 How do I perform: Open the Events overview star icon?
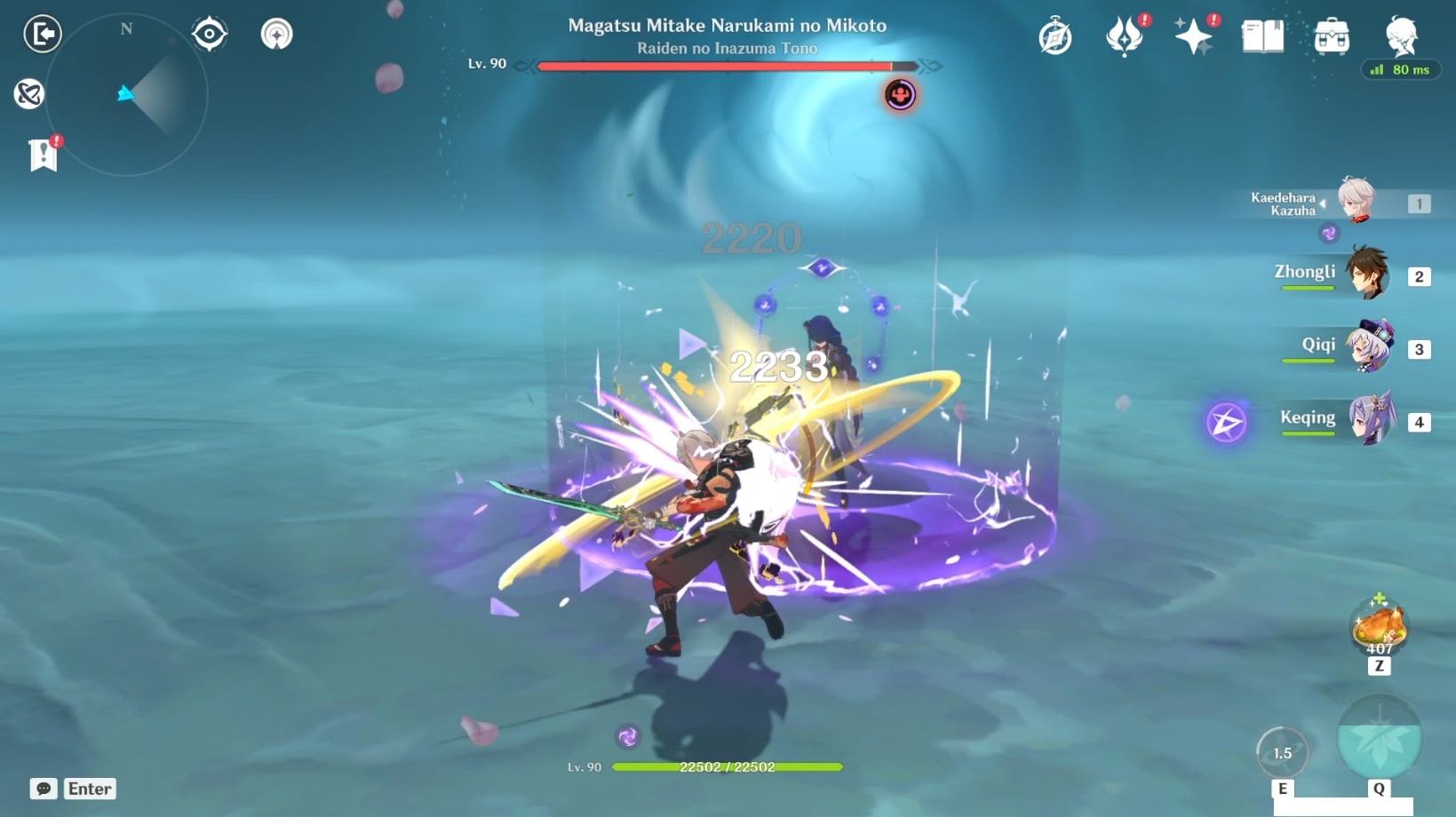(1195, 36)
